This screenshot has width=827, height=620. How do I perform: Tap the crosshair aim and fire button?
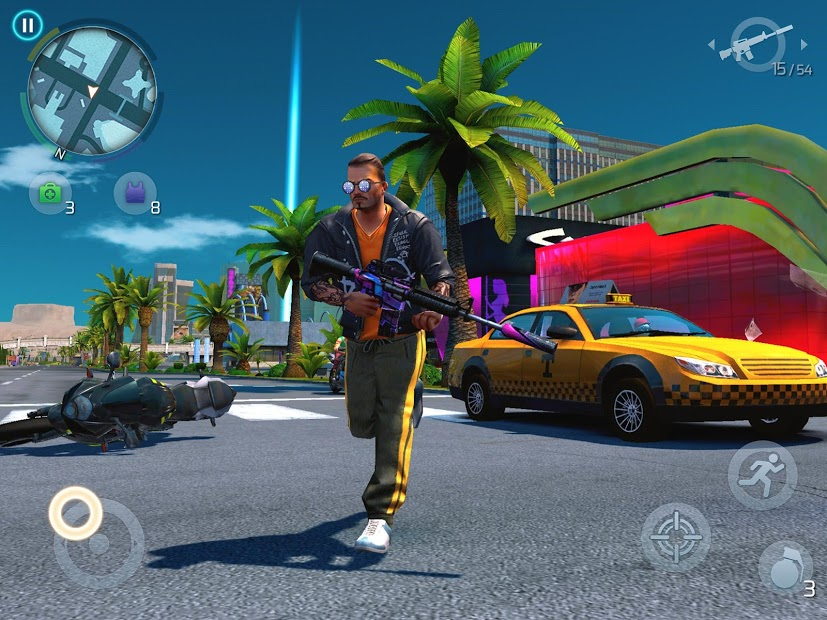tap(675, 536)
